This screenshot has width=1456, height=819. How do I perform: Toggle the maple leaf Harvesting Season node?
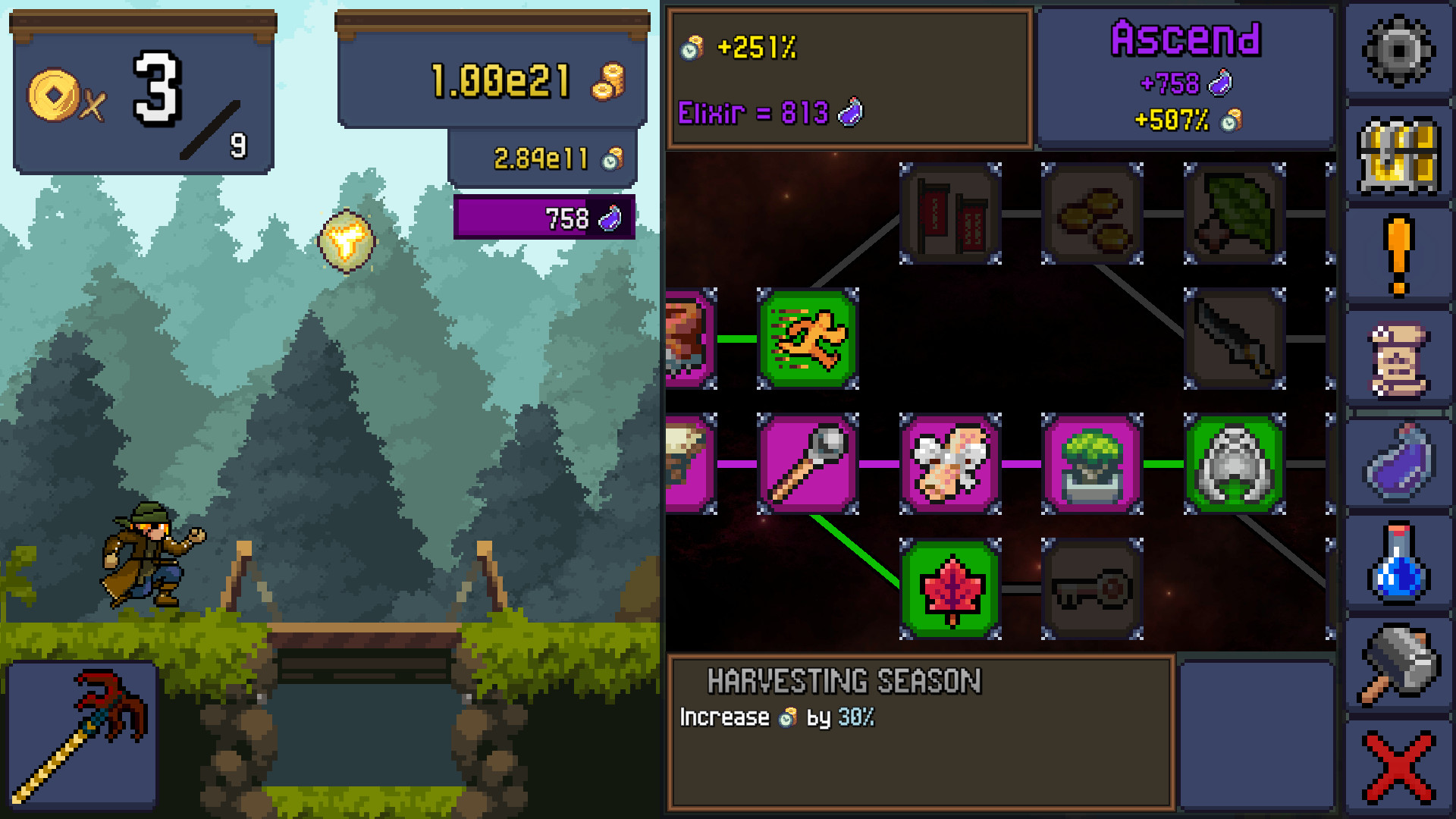coord(952,590)
